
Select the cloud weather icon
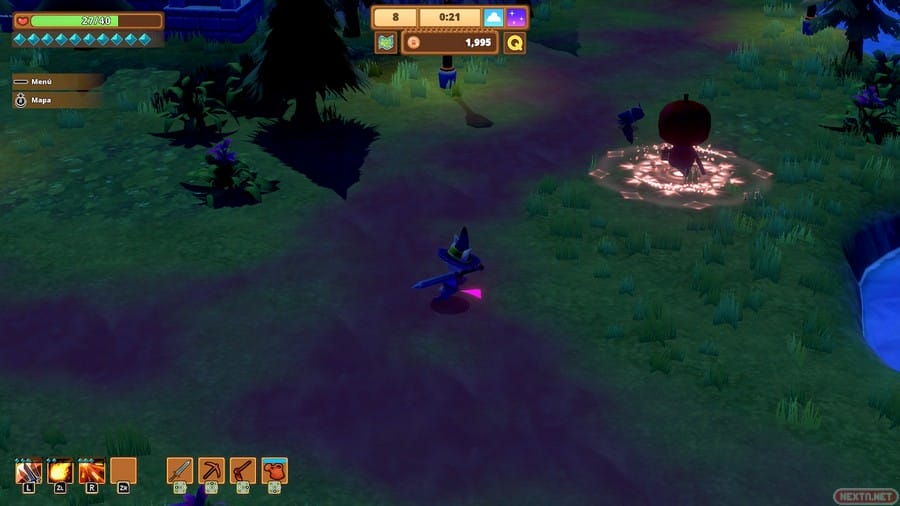click(493, 18)
